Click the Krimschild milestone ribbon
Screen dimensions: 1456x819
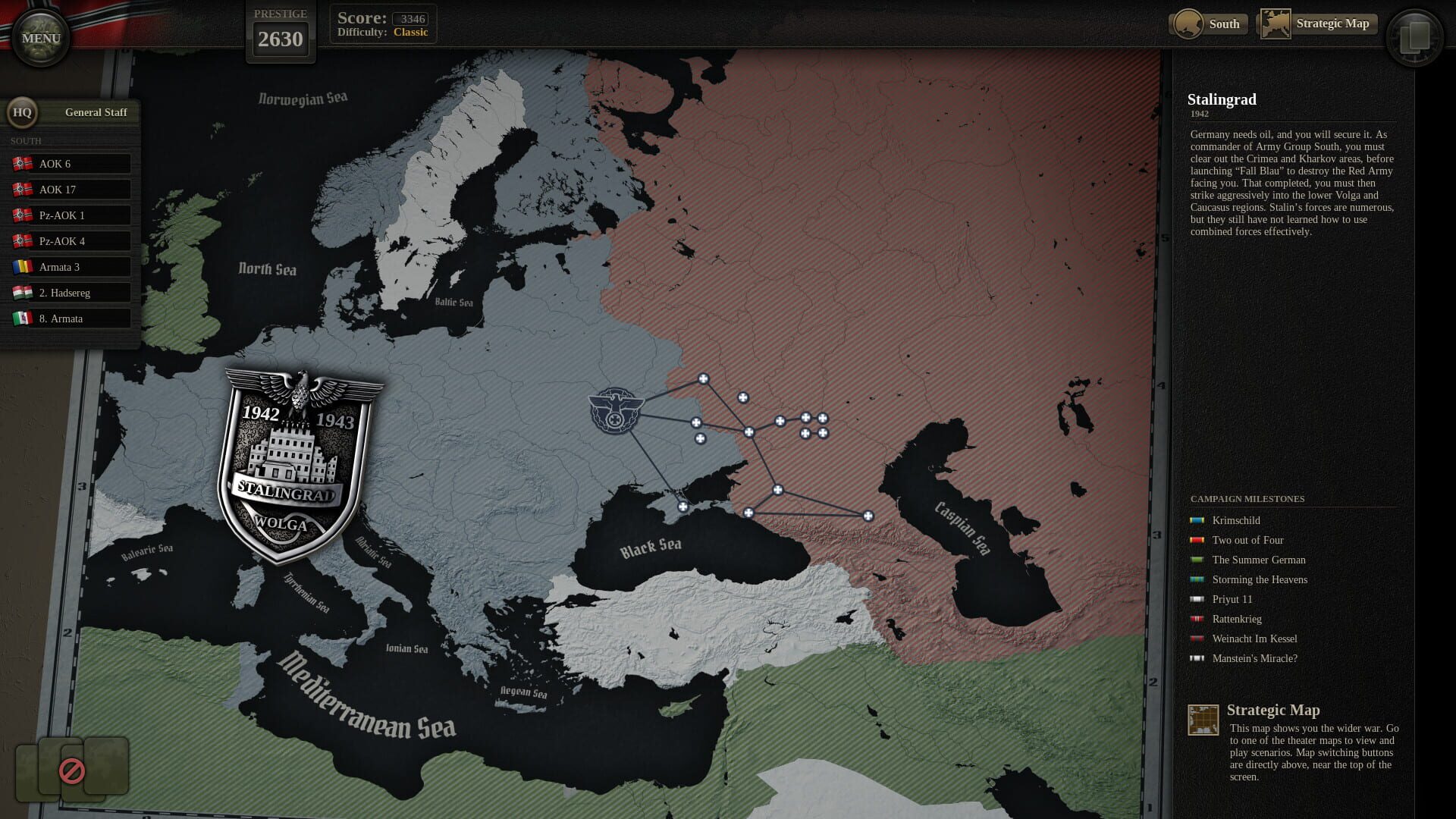coord(1197,520)
